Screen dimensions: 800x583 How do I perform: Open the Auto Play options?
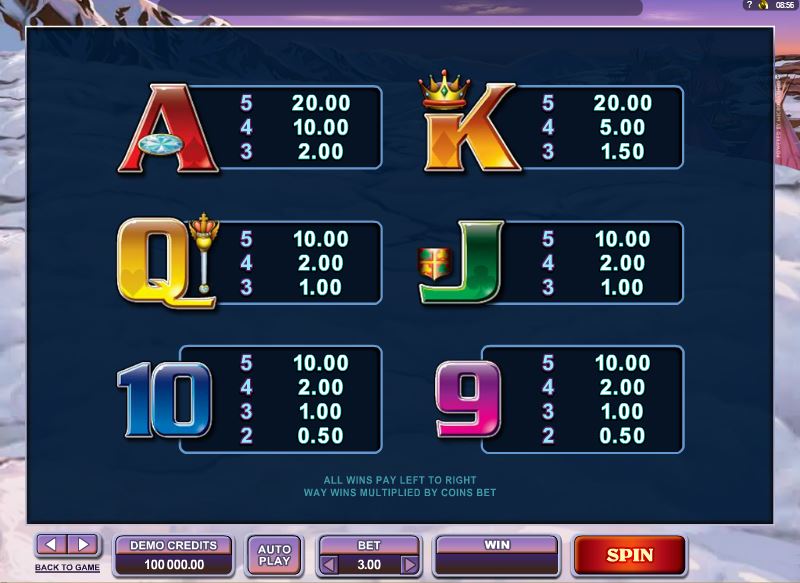274,555
